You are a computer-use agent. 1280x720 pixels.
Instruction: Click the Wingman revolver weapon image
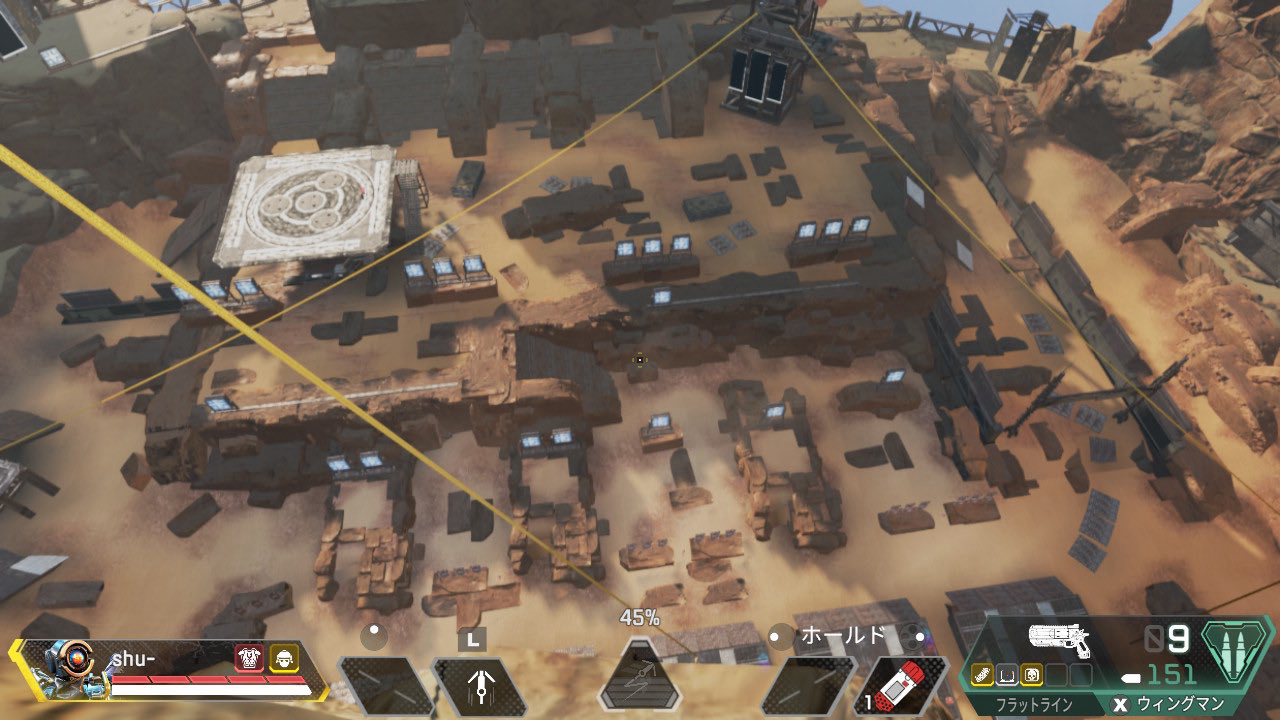[x=1058, y=640]
